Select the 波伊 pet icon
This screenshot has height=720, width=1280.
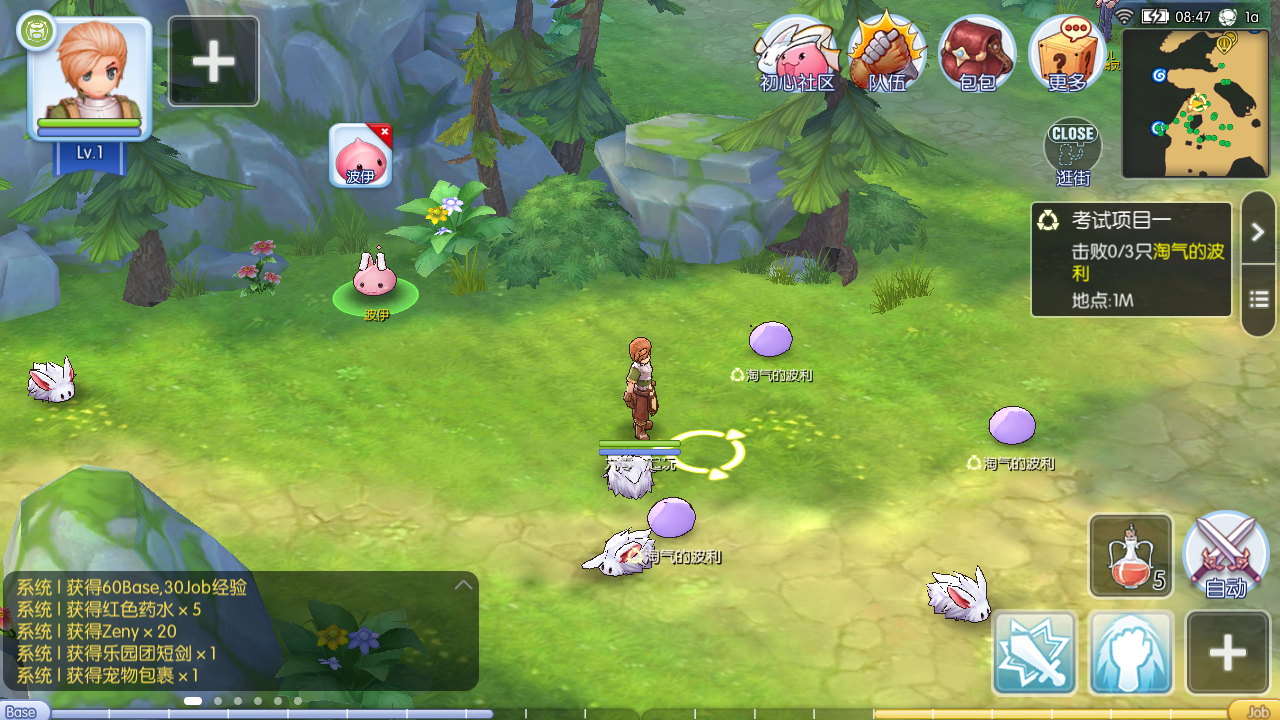coord(359,156)
